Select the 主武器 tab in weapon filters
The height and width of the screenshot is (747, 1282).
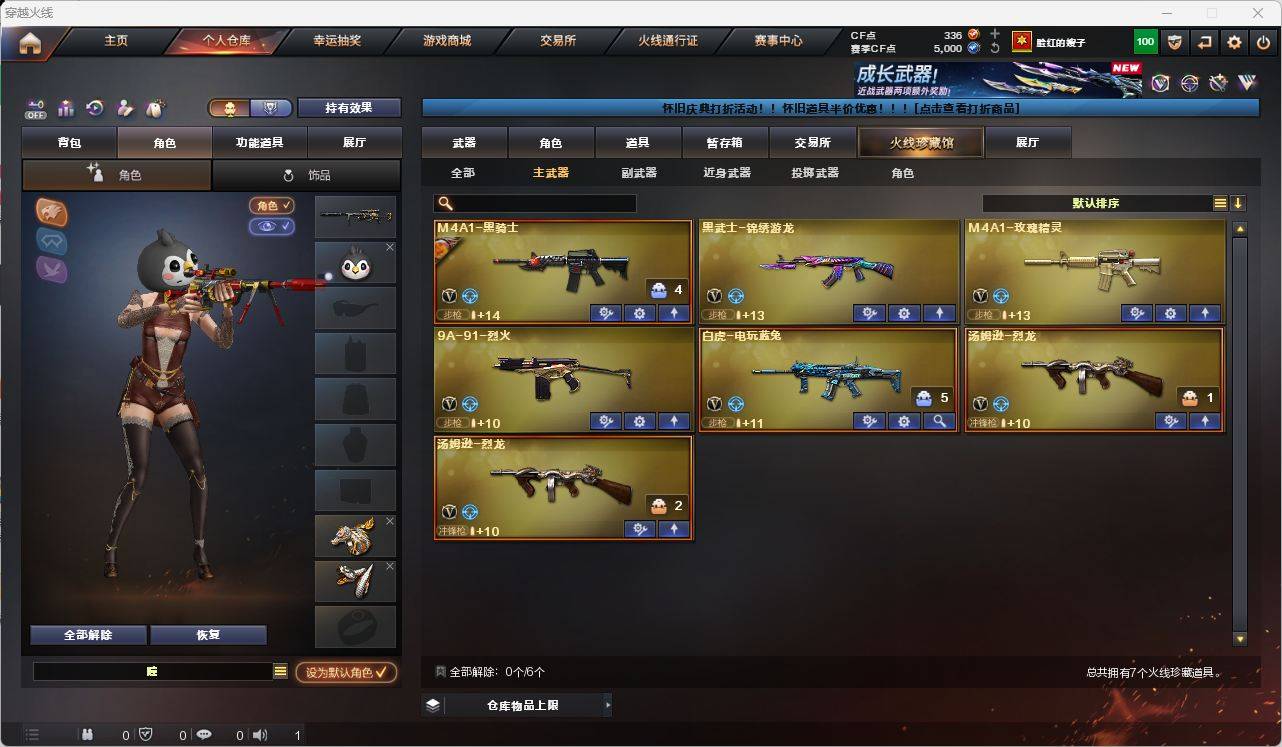(x=553, y=172)
